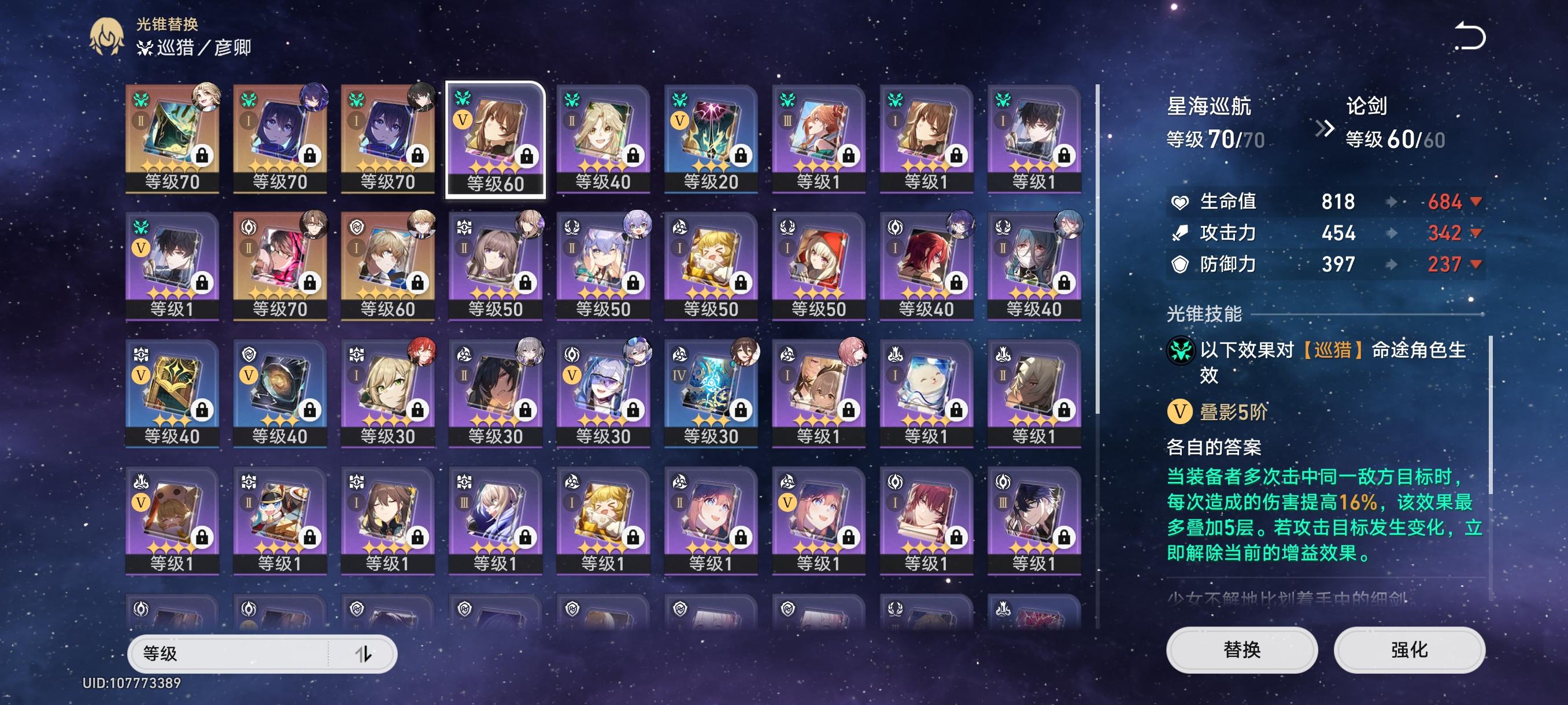The width and height of the screenshot is (1568, 705).
Task: Select the 等级40 dark sphere light cone
Action: [280, 394]
